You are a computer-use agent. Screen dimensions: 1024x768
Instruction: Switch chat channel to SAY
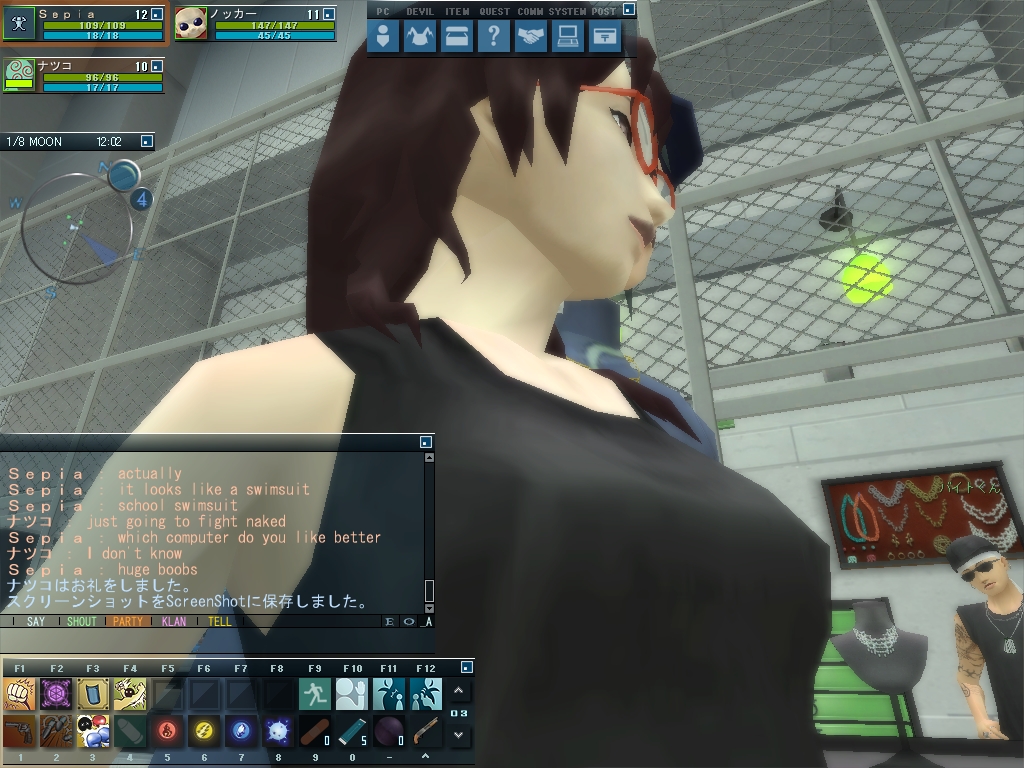[36, 621]
